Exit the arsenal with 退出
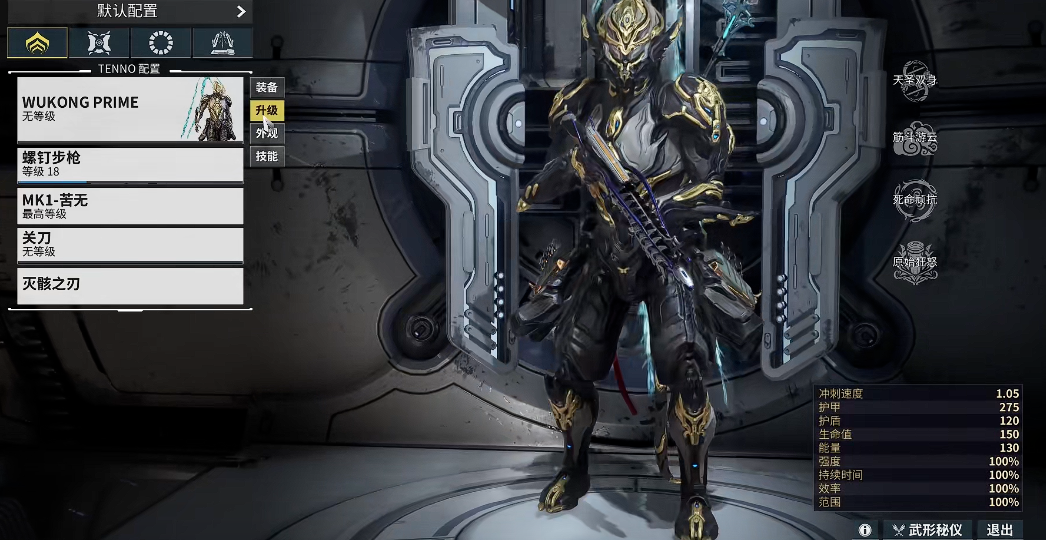Screen dimensions: 1046x540 click(999, 530)
